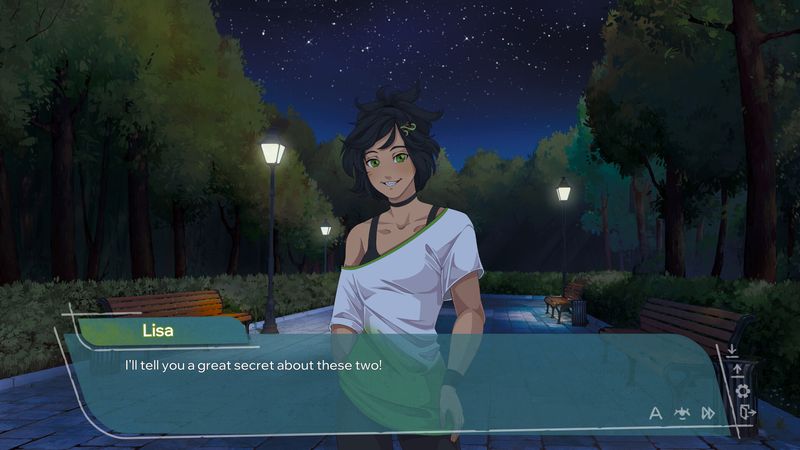Toggle auto-play with the A icon
The image size is (800, 450).
(656, 412)
